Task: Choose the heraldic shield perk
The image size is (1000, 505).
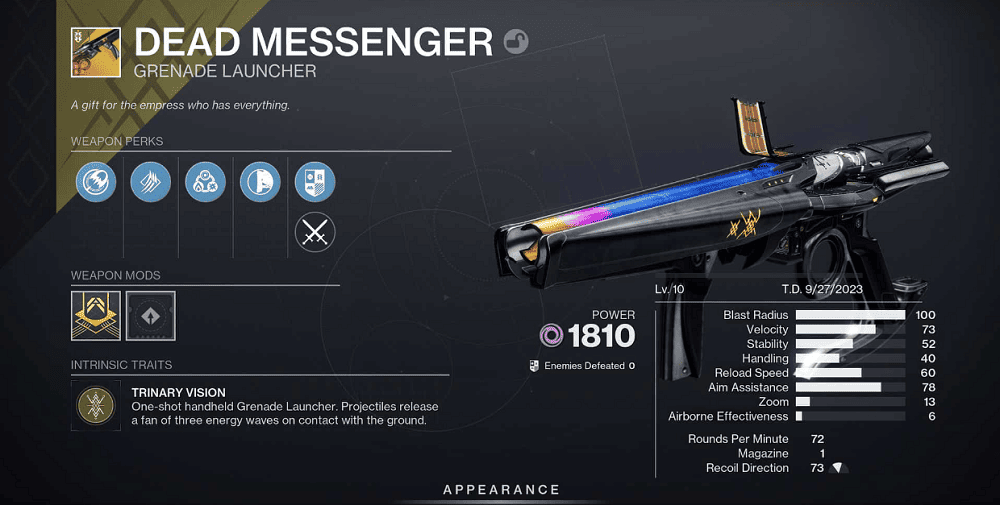Action: tap(315, 181)
